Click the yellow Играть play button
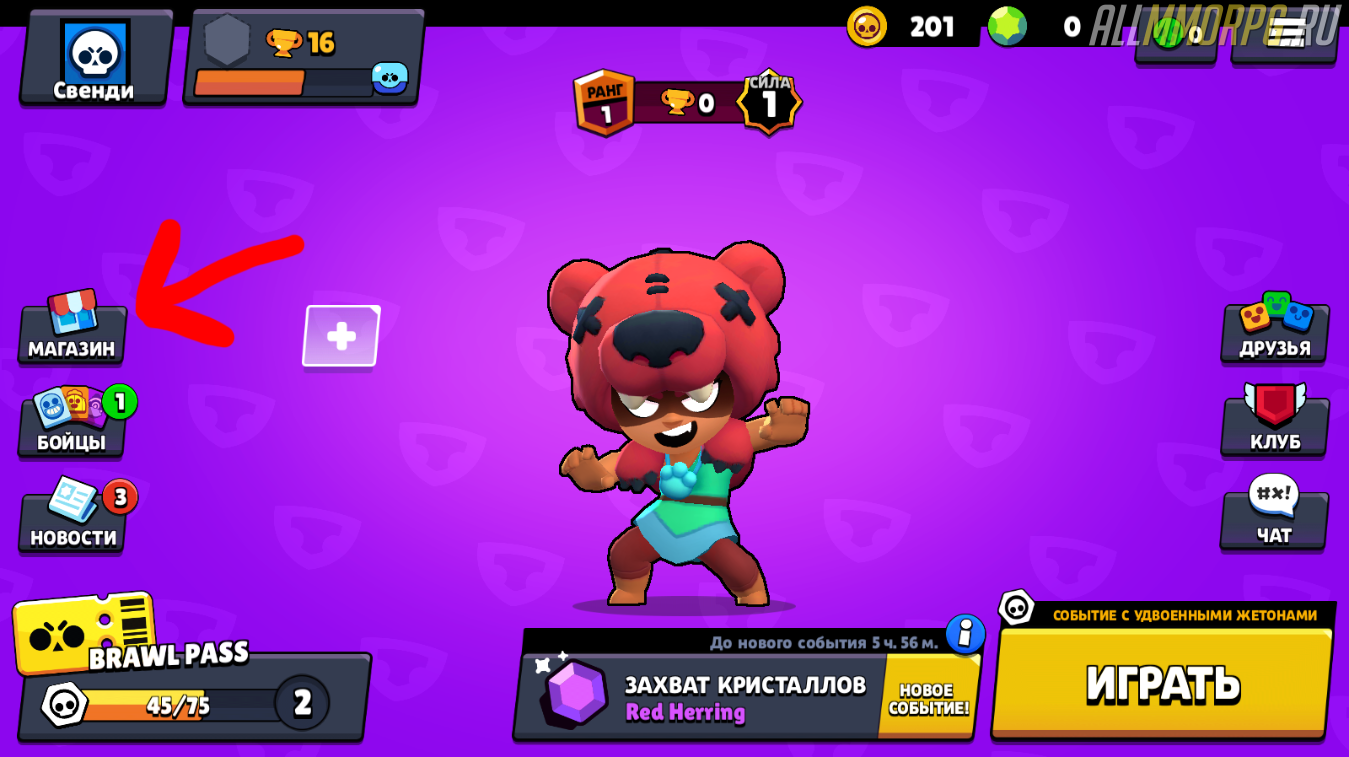The width and height of the screenshot is (1349, 757). pos(1162,683)
